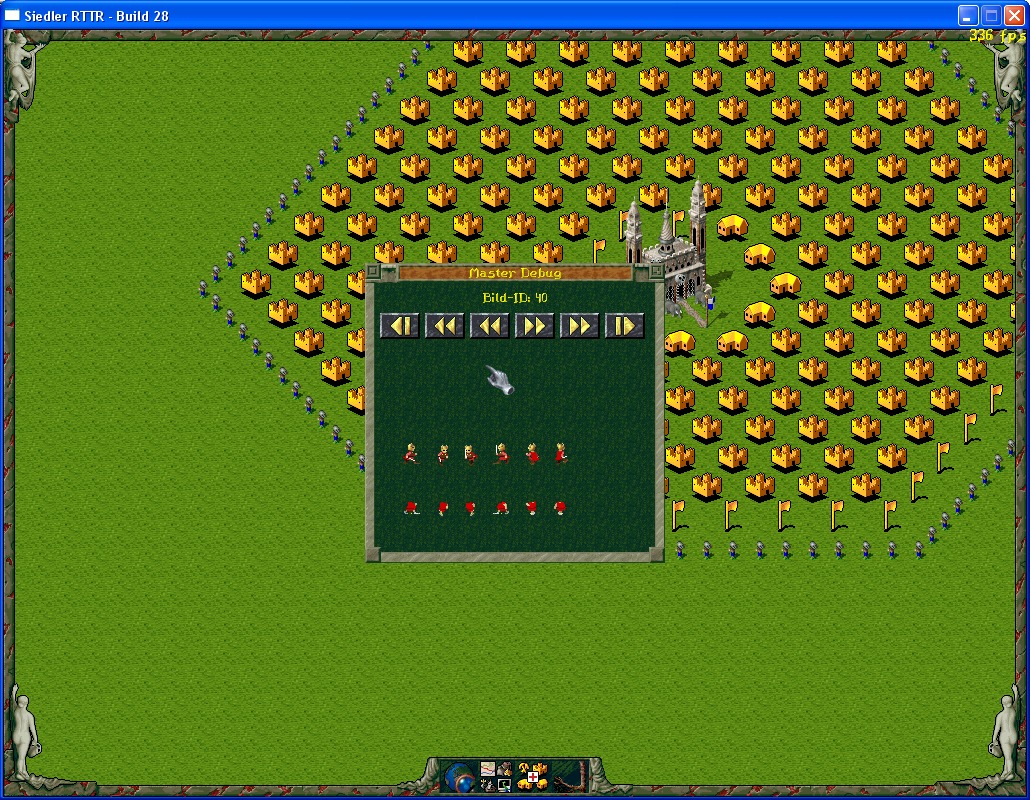Close the Siedler RTTR window
1030x800 pixels.
click(1013, 15)
